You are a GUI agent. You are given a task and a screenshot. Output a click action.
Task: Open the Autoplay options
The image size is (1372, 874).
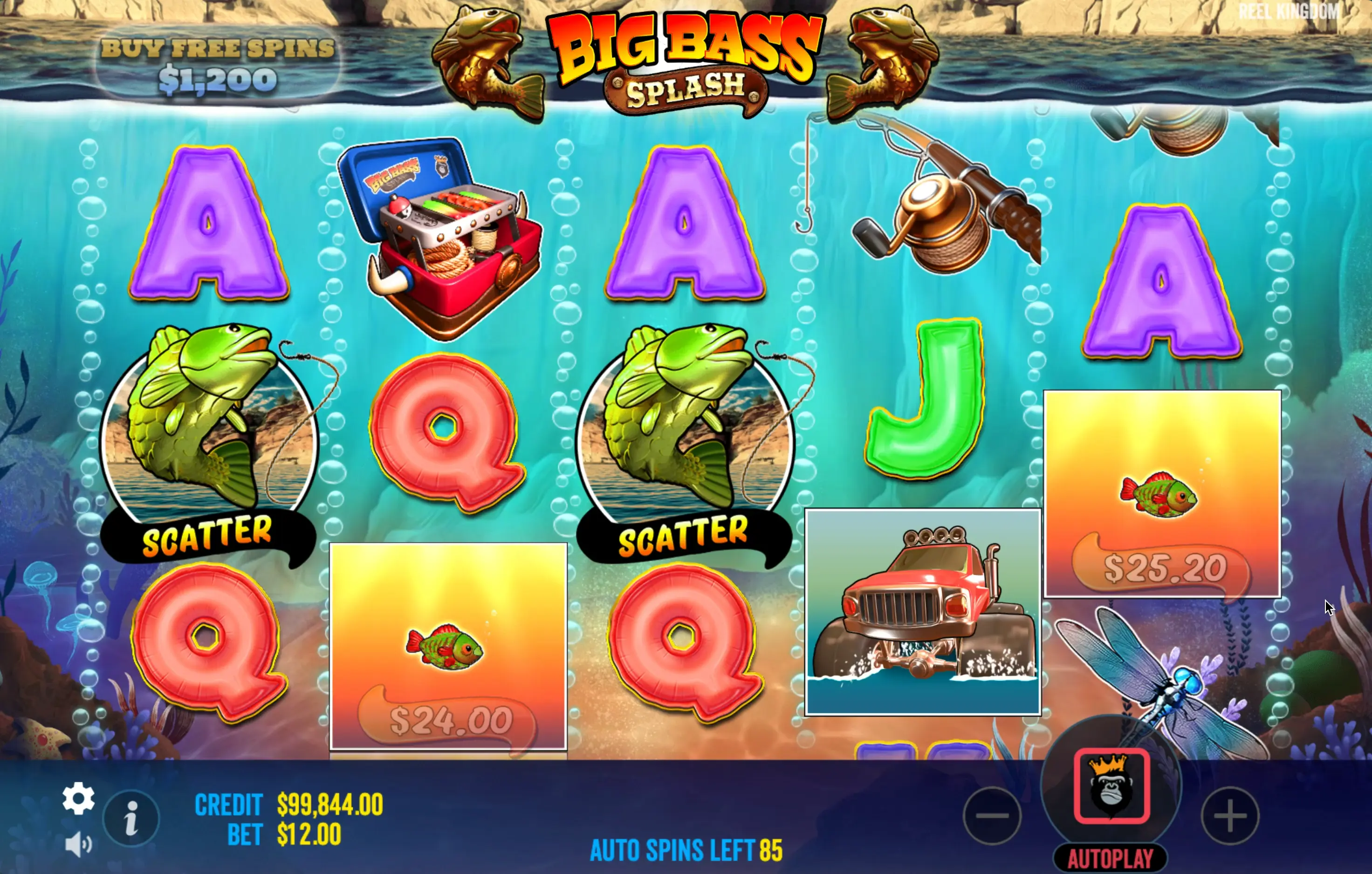point(1111,859)
